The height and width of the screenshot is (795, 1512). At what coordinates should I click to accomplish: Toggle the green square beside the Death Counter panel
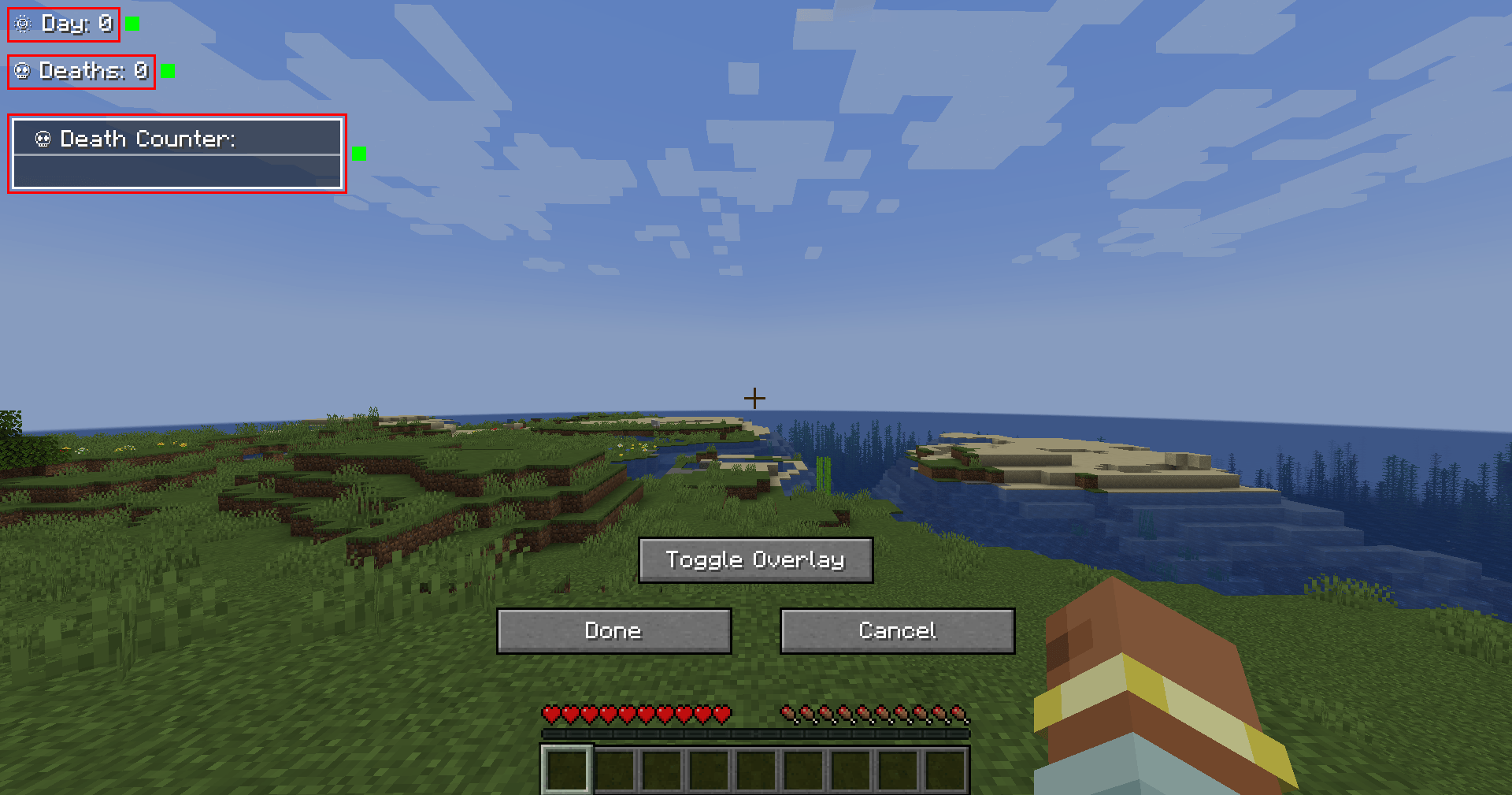point(359,154)
